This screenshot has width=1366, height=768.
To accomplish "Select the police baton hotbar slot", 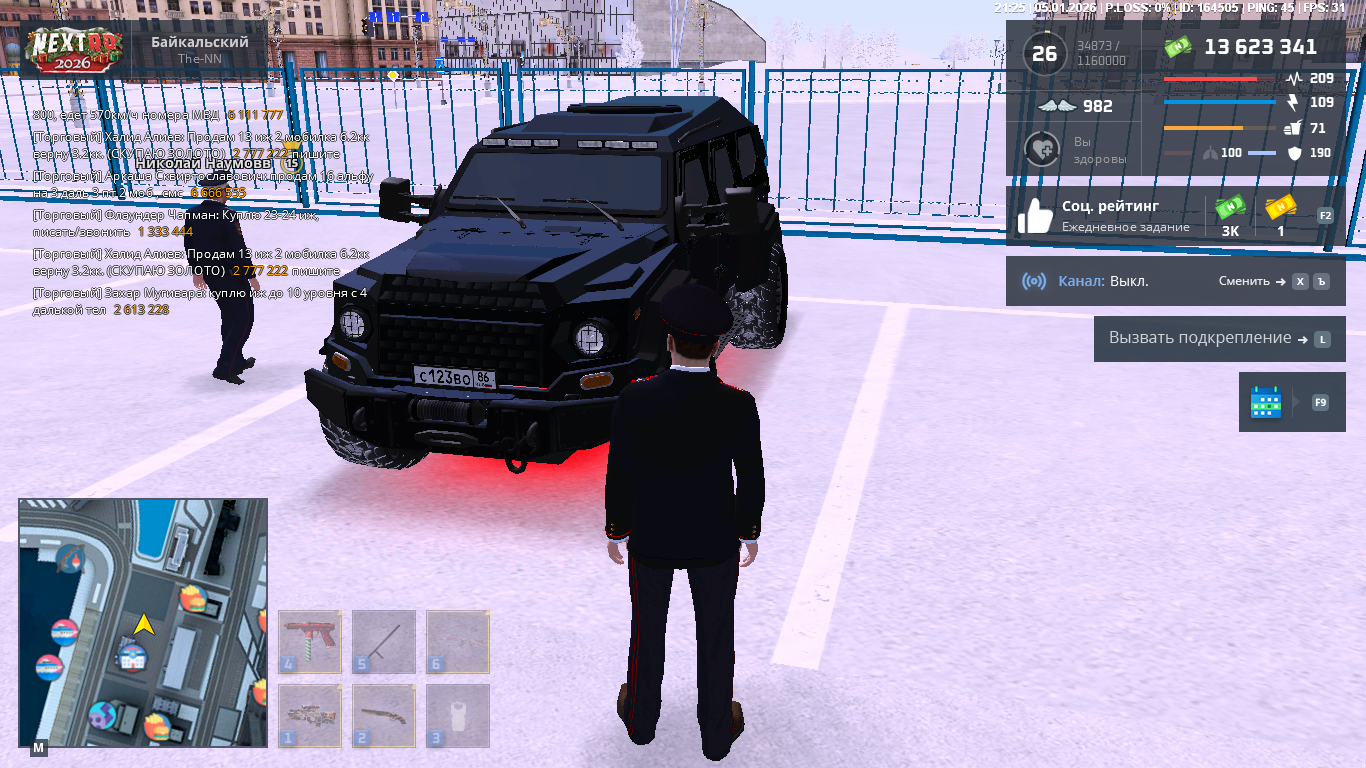I will coord(384,641).
